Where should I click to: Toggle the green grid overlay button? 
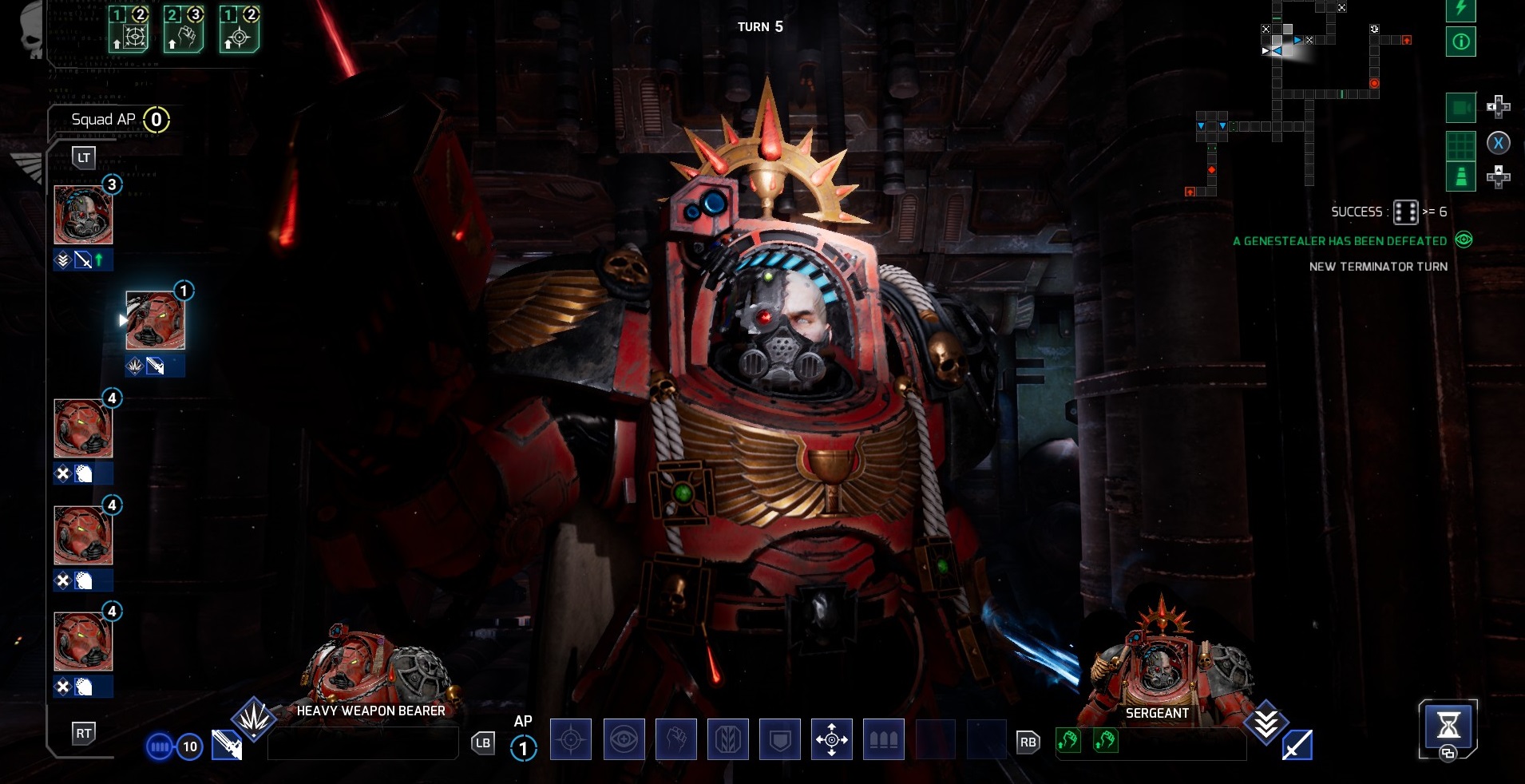coord(1460,145)
